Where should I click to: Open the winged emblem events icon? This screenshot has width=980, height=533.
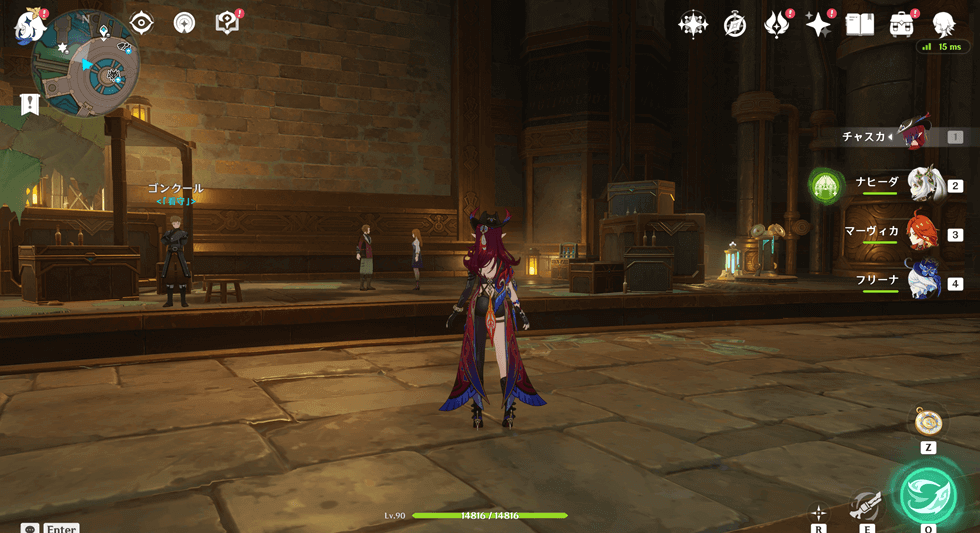(776, 25)
